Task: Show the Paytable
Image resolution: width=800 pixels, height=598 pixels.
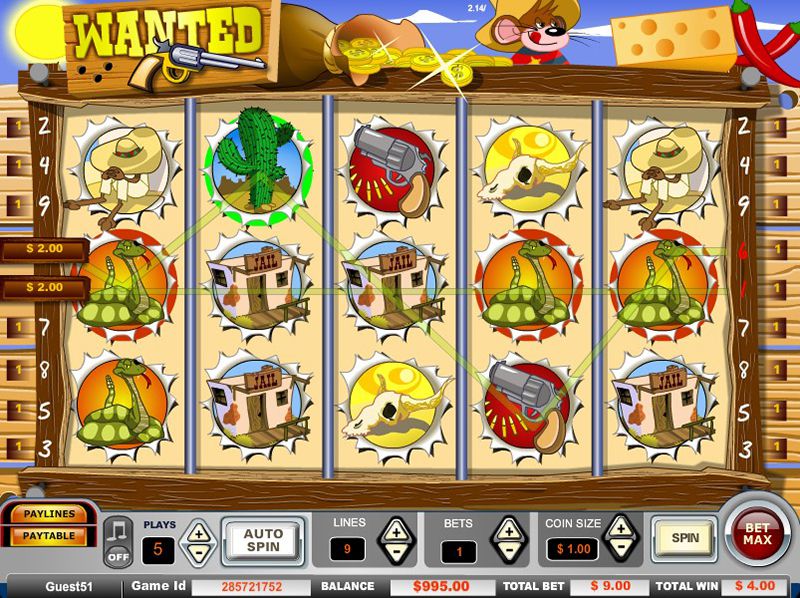Action: coord(49,536)
